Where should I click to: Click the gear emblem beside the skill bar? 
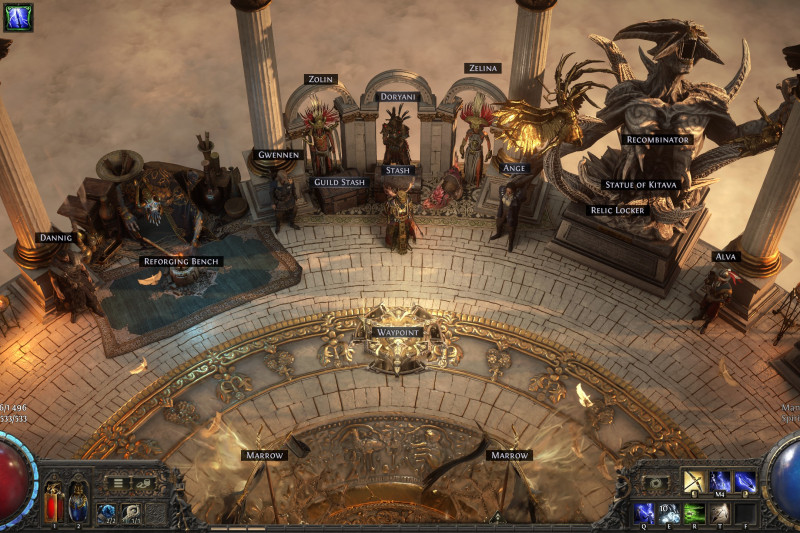(x=655, y=483)
